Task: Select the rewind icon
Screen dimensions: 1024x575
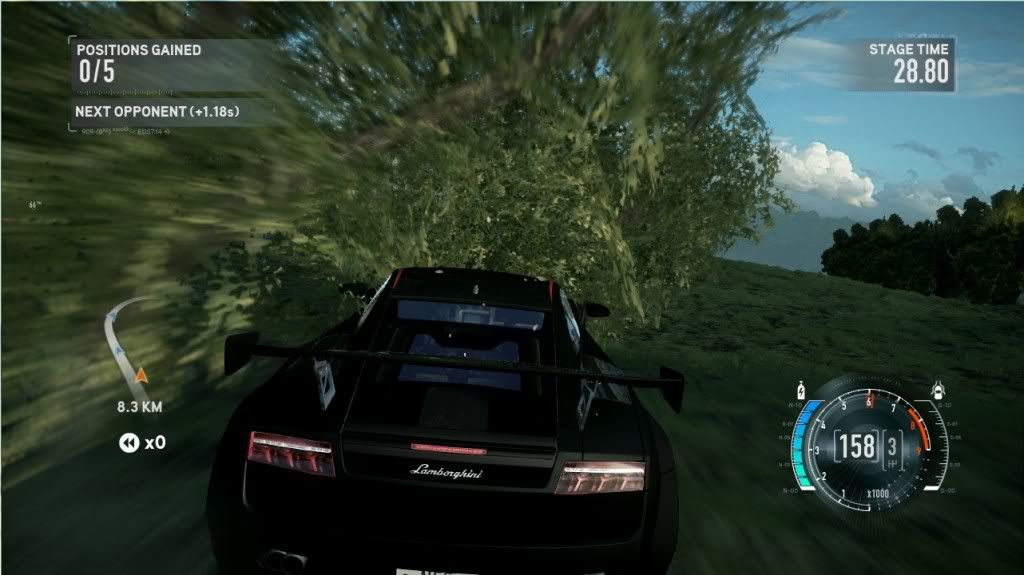Action: pos(129,442)
